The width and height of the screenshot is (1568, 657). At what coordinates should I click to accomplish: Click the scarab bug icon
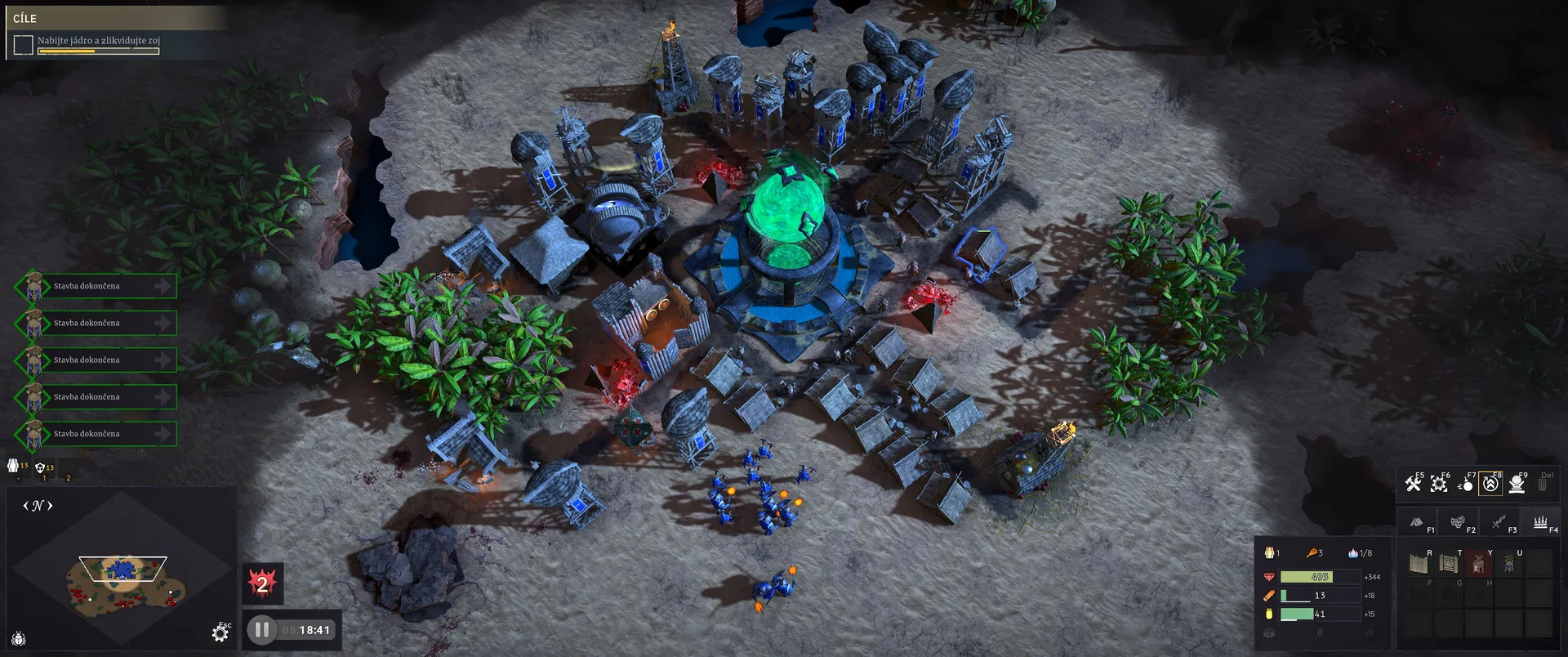(19, 638)
